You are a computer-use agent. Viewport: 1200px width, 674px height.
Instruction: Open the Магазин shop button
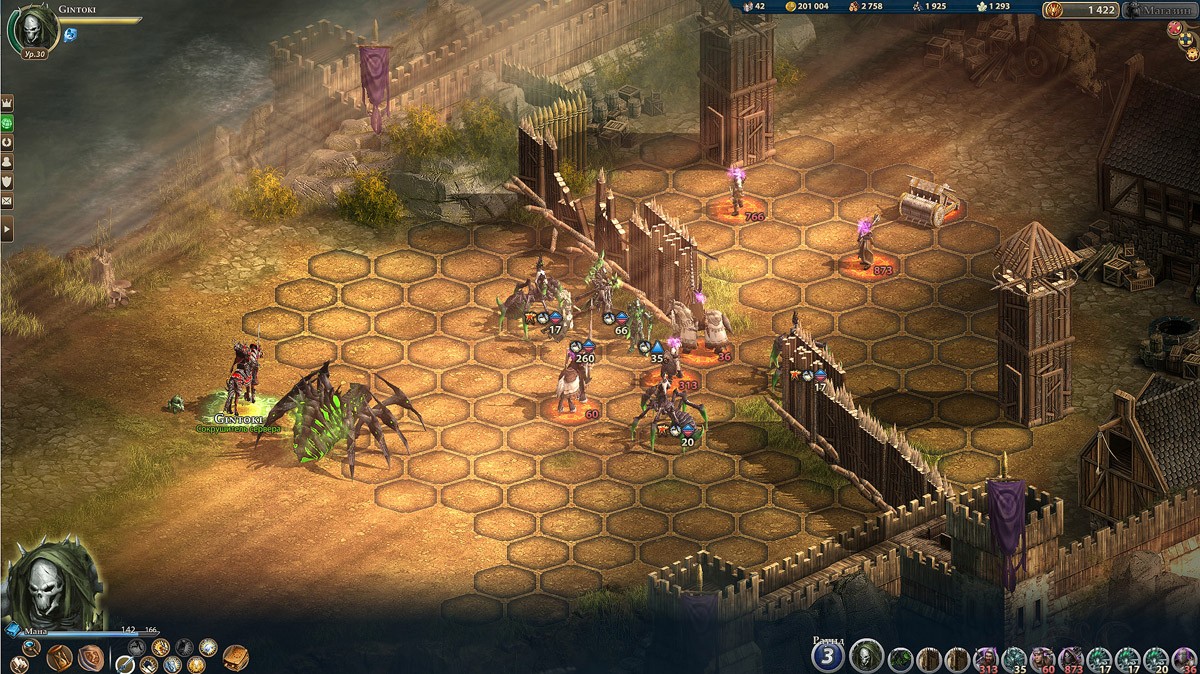tap(1160, 10)
